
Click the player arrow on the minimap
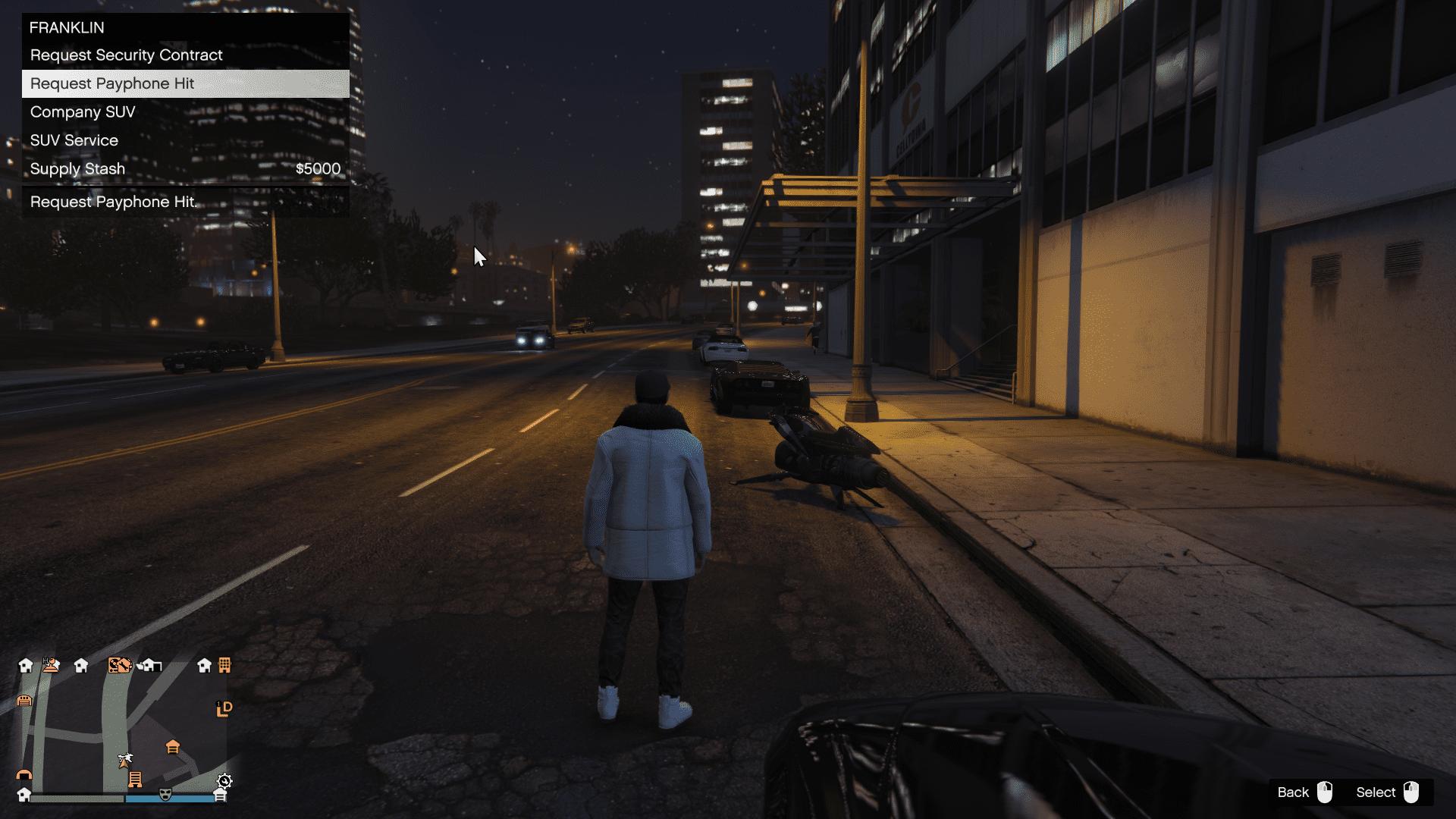[124, 765]
